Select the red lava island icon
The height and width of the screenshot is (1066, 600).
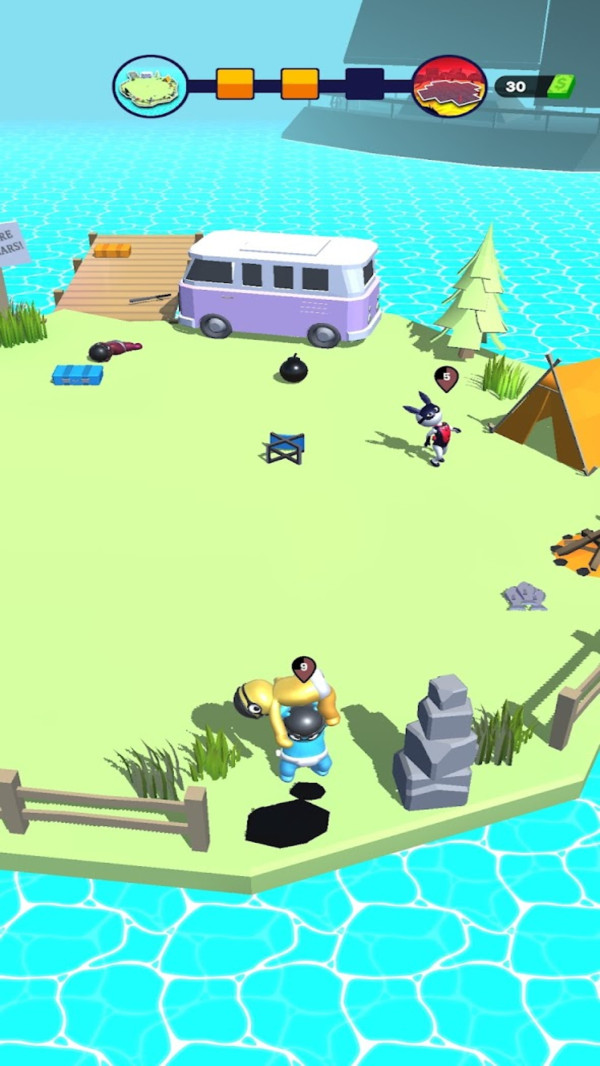[x=449, y=85]
